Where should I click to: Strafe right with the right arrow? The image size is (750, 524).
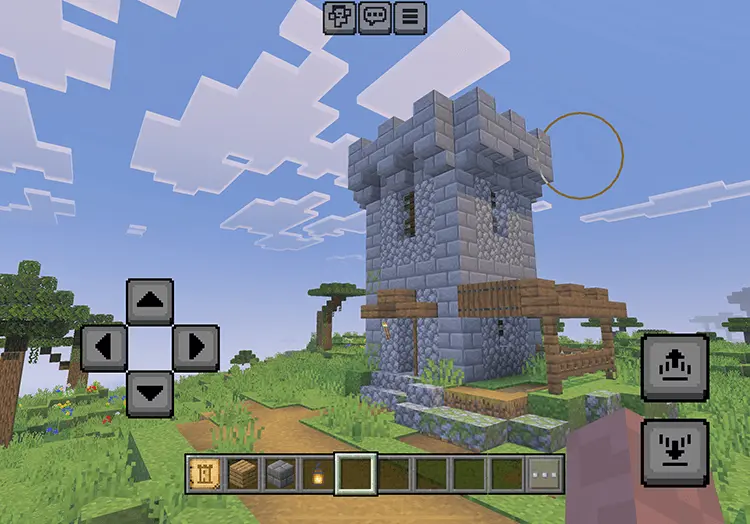pyautogui.click(x=196, y=347)
